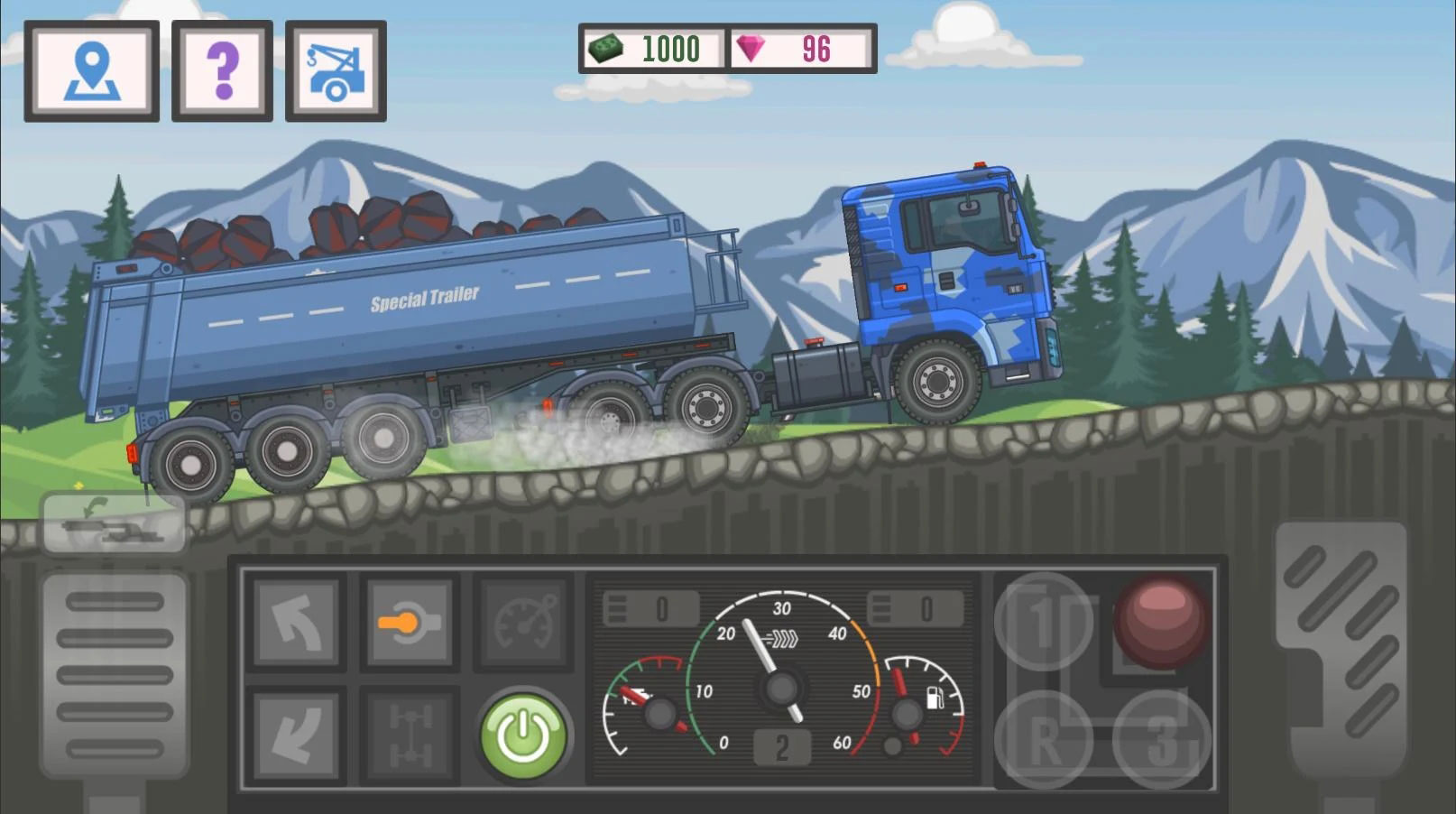Shift into reverse gear
Screen dimensions: 1456x814
tap(1044, 740)
